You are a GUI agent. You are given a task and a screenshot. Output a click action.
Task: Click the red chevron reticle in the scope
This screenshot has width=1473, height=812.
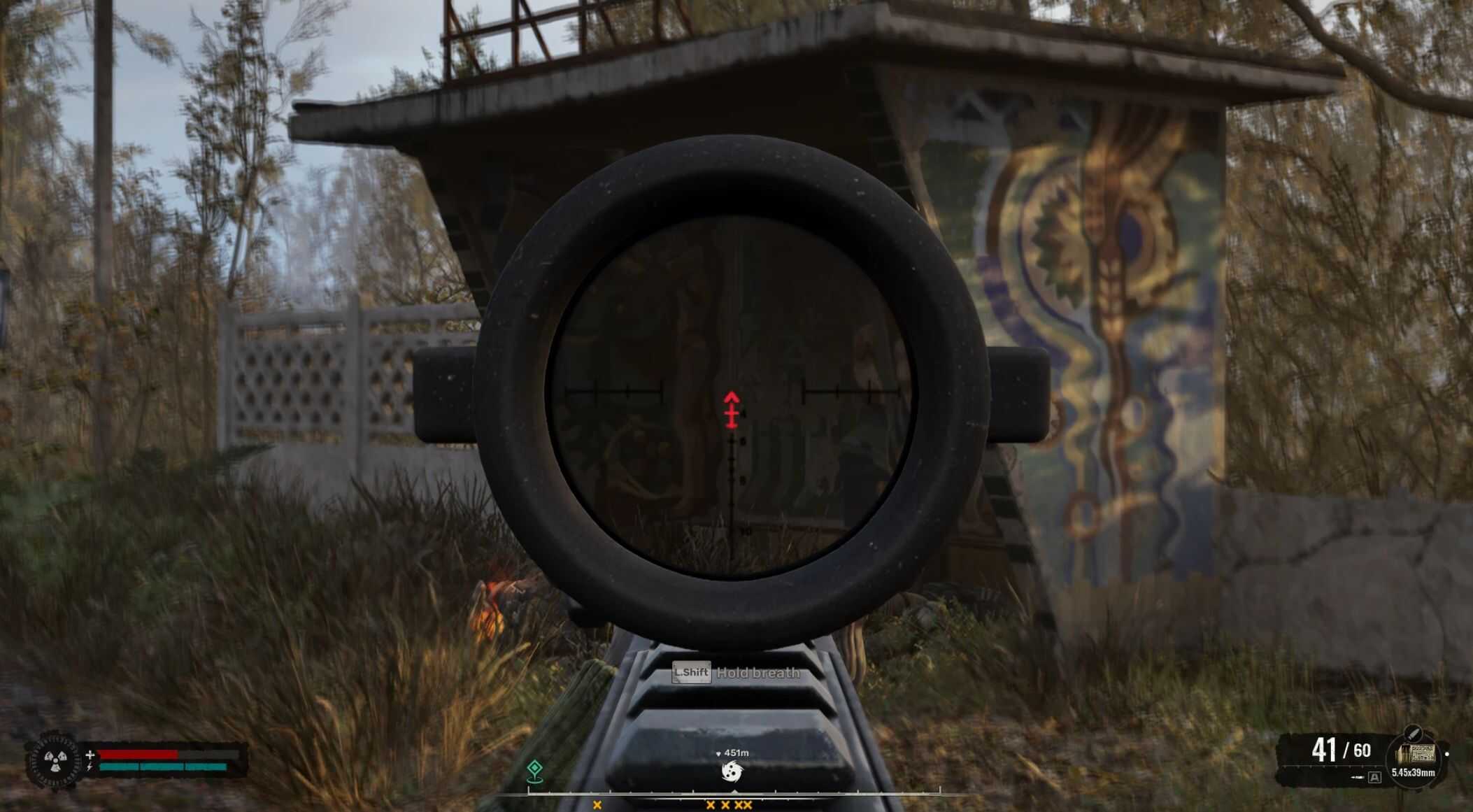(x=732, y=409)
